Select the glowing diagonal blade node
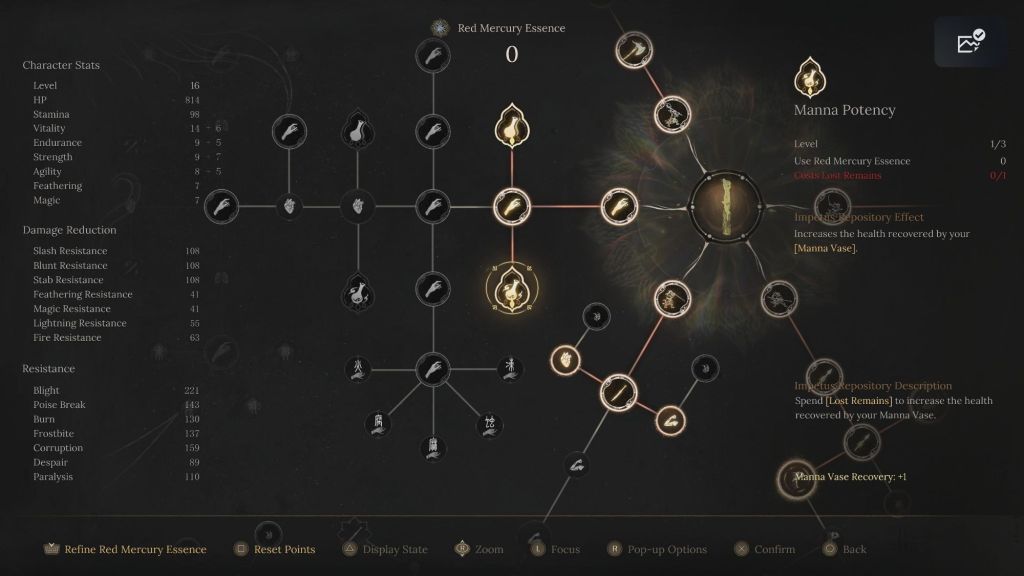The image size is (1024, 576). (618, 392)
